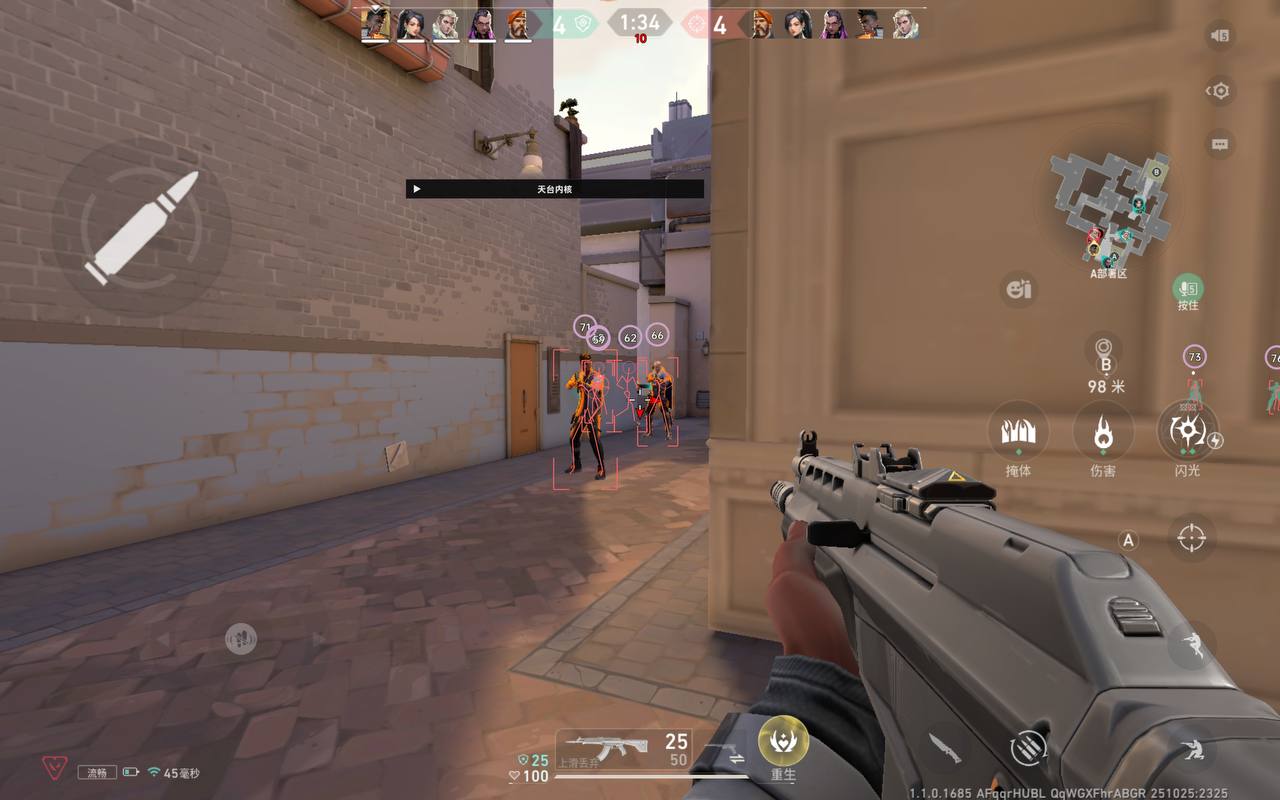
Task: Tap the bullet fire button
Action: (141, 229)
